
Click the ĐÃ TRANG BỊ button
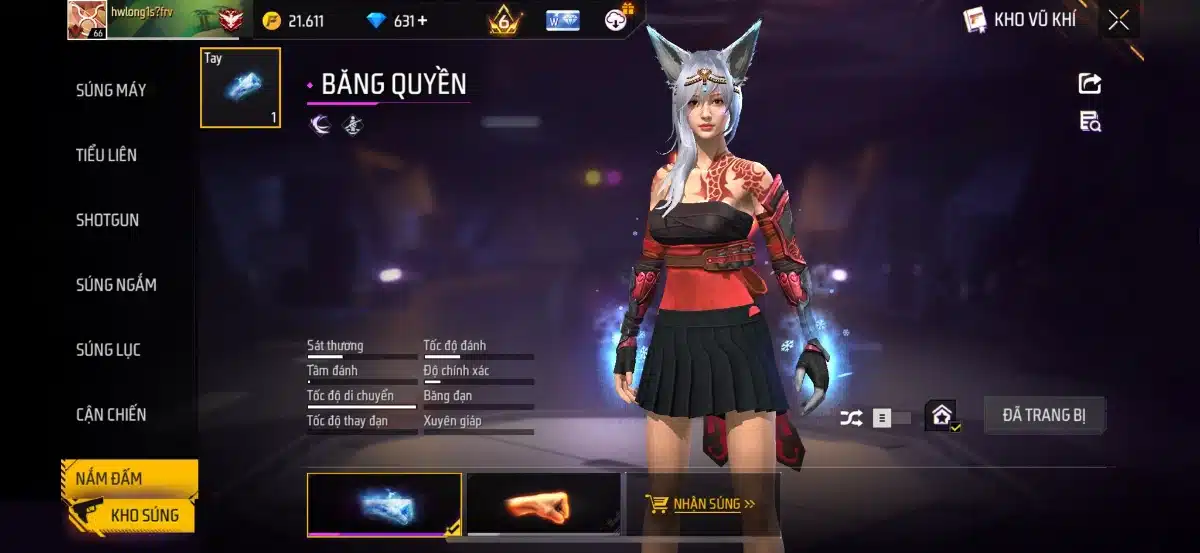(x=1044, y=415)
